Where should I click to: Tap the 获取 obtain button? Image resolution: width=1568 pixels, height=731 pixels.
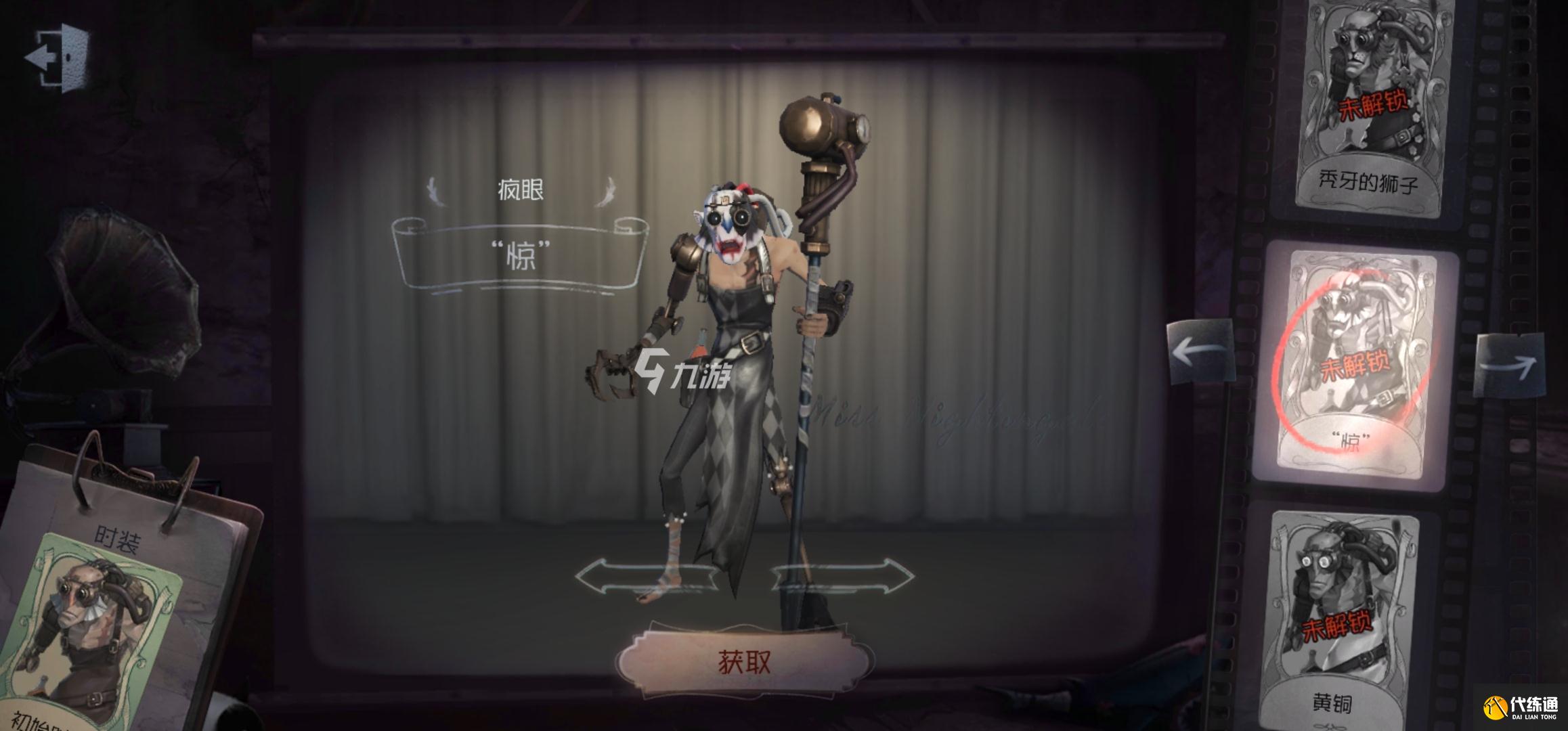[x=745, y=662]
